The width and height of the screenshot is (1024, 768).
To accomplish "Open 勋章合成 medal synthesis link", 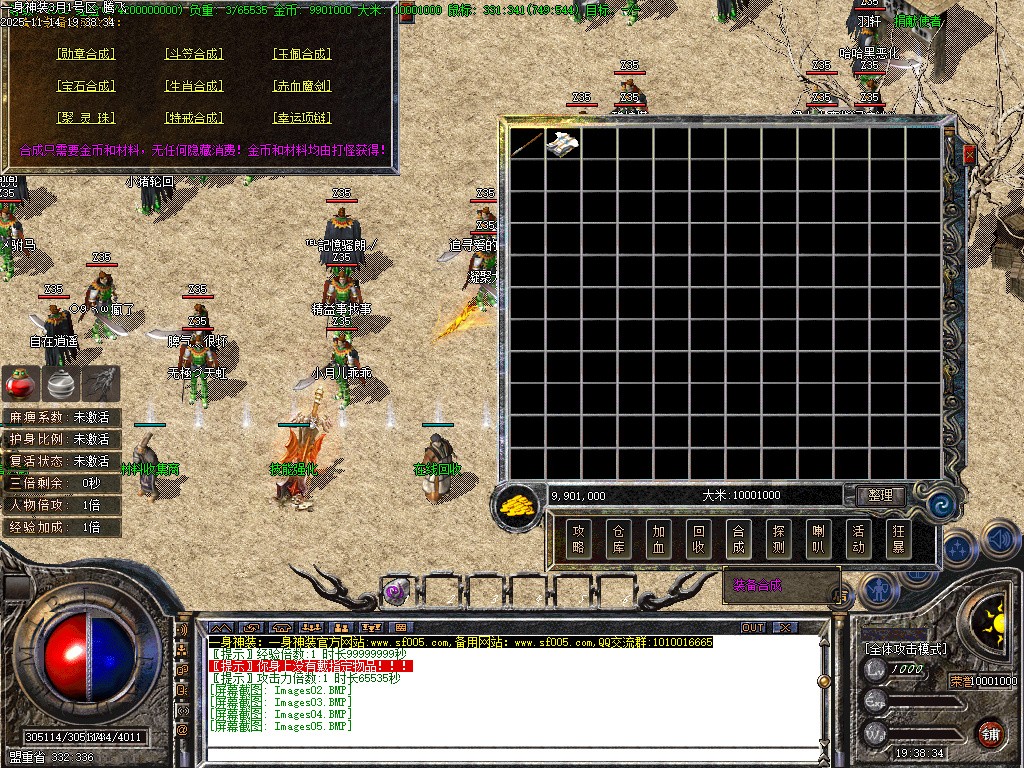I will [86, 54].
